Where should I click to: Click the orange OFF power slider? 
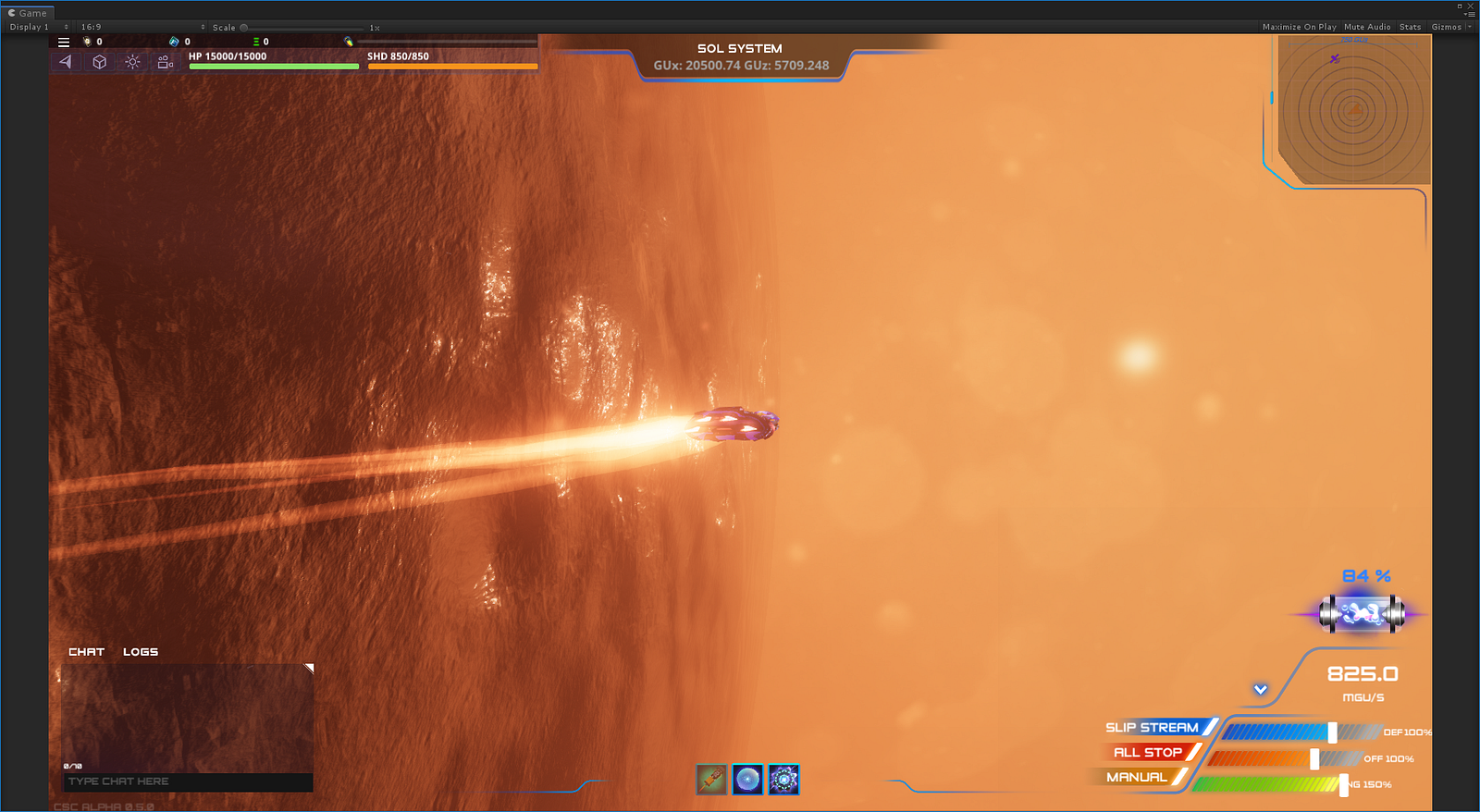[1314, 759]
